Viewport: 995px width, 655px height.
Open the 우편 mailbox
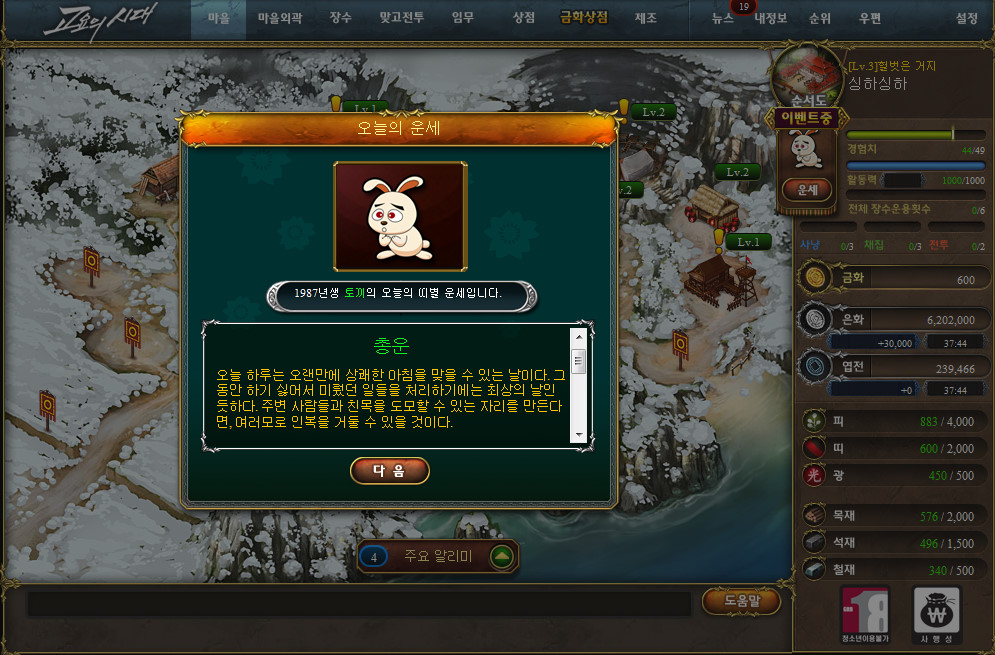pos(869,19)
